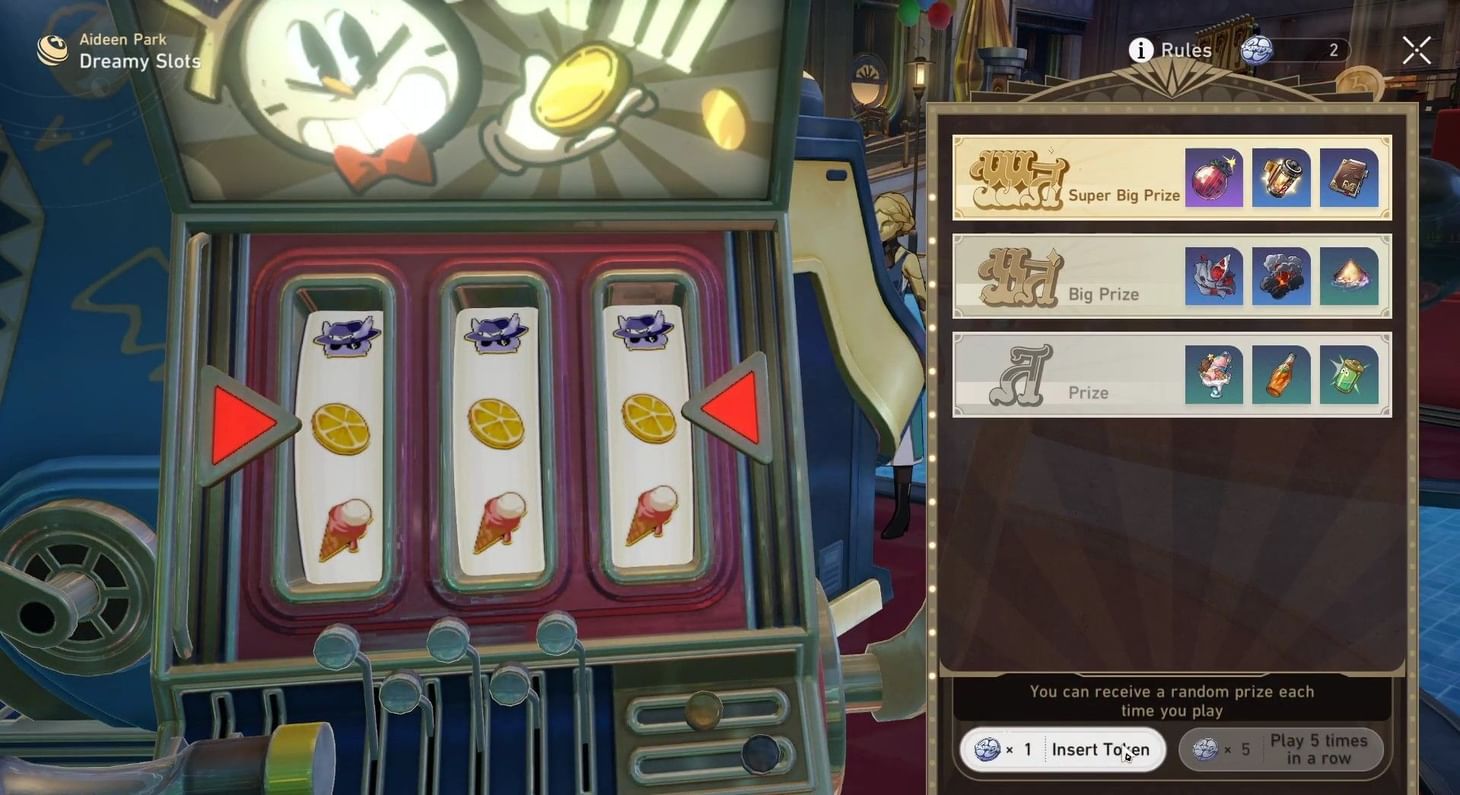Click the brown book Super Big Prize icon
The image size is (1460, 795).
1348,177
